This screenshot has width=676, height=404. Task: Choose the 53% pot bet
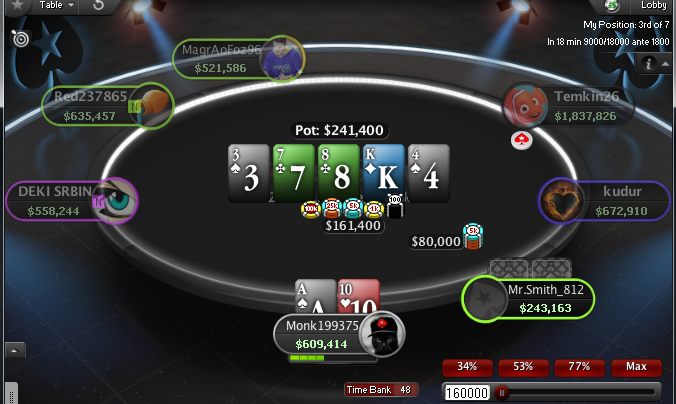pyautogui.click(x=522, y=367)
